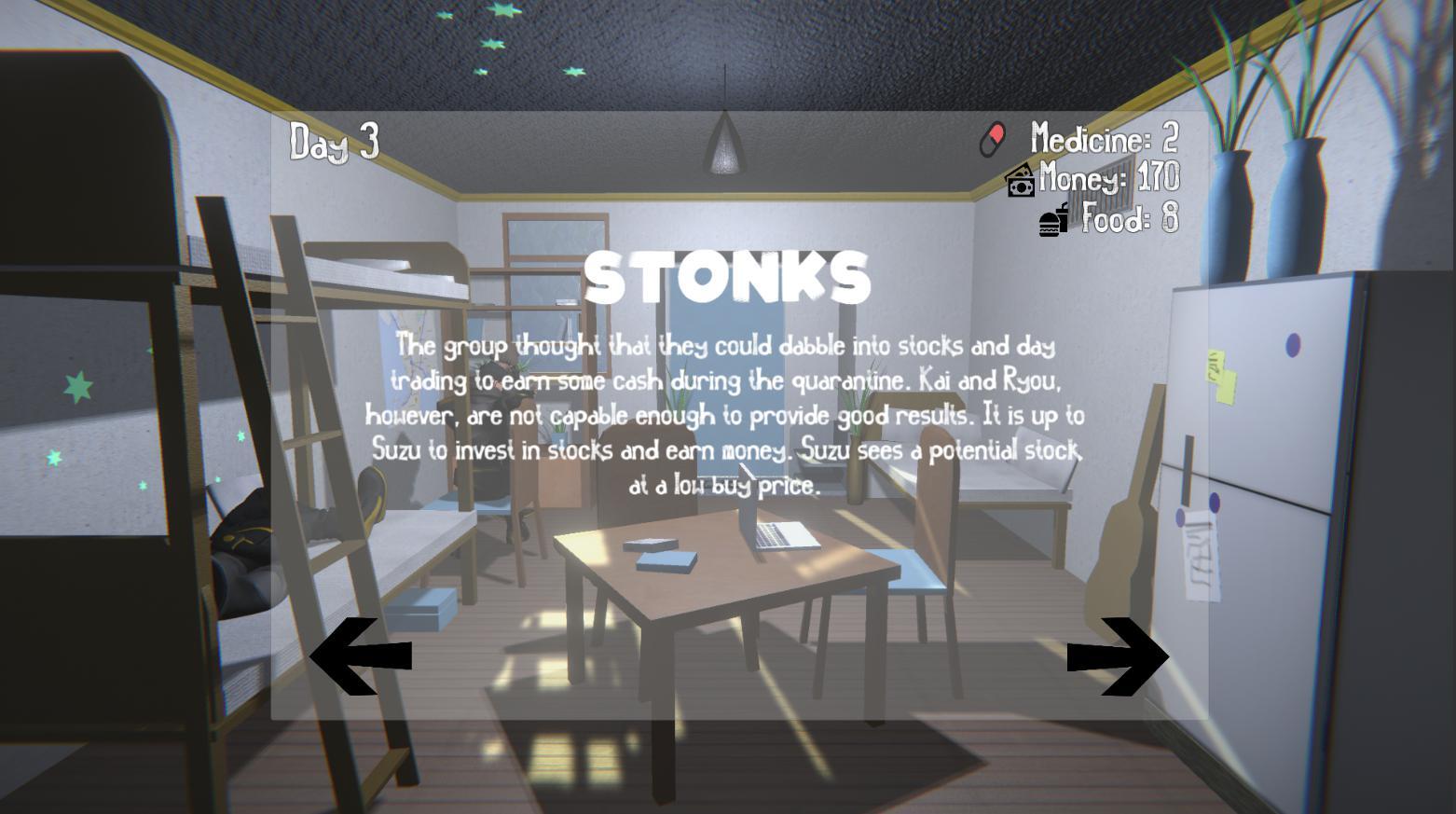
Task: Click the Medicine: 2 counter
Action: (x=1104, y=140)
